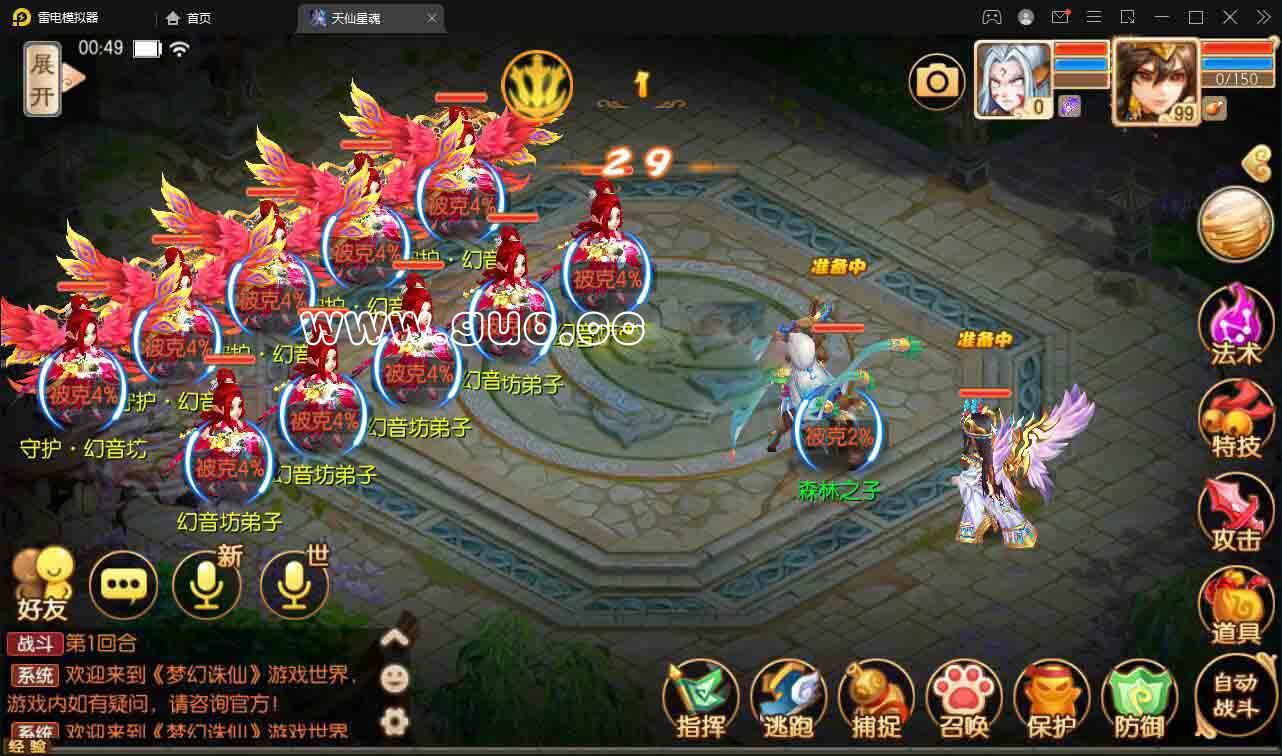The image size is (1282, 756).
Task: Use the 捕捉 capture command
Action: pos(876,699)
